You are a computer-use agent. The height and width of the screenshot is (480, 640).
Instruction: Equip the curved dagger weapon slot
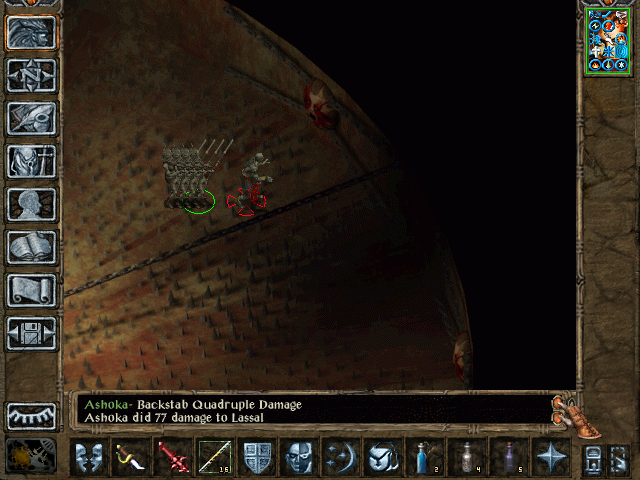coord(130,456)
